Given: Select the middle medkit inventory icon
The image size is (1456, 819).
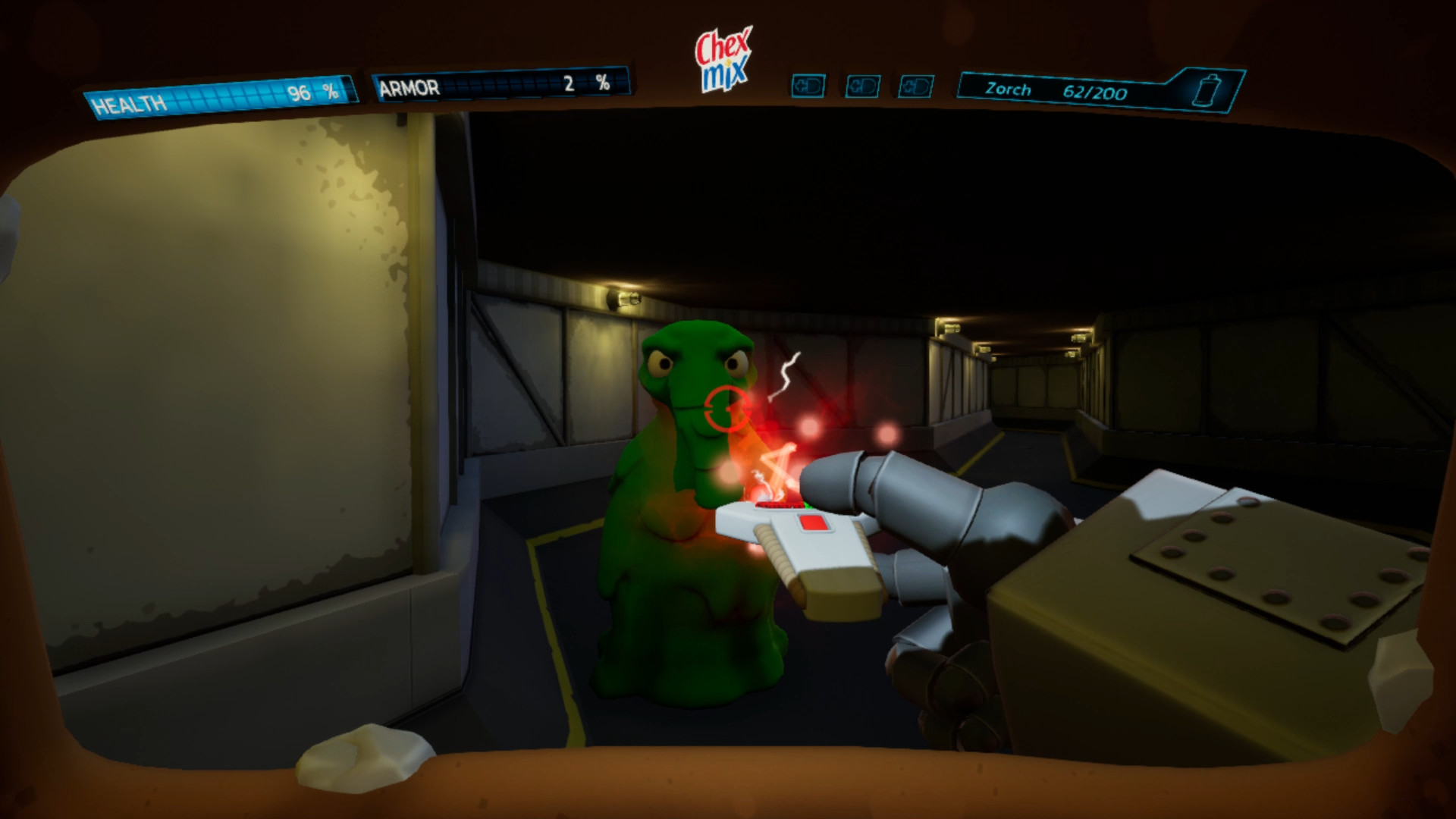Looking at the screenshot, I should [x=861, y=86].
